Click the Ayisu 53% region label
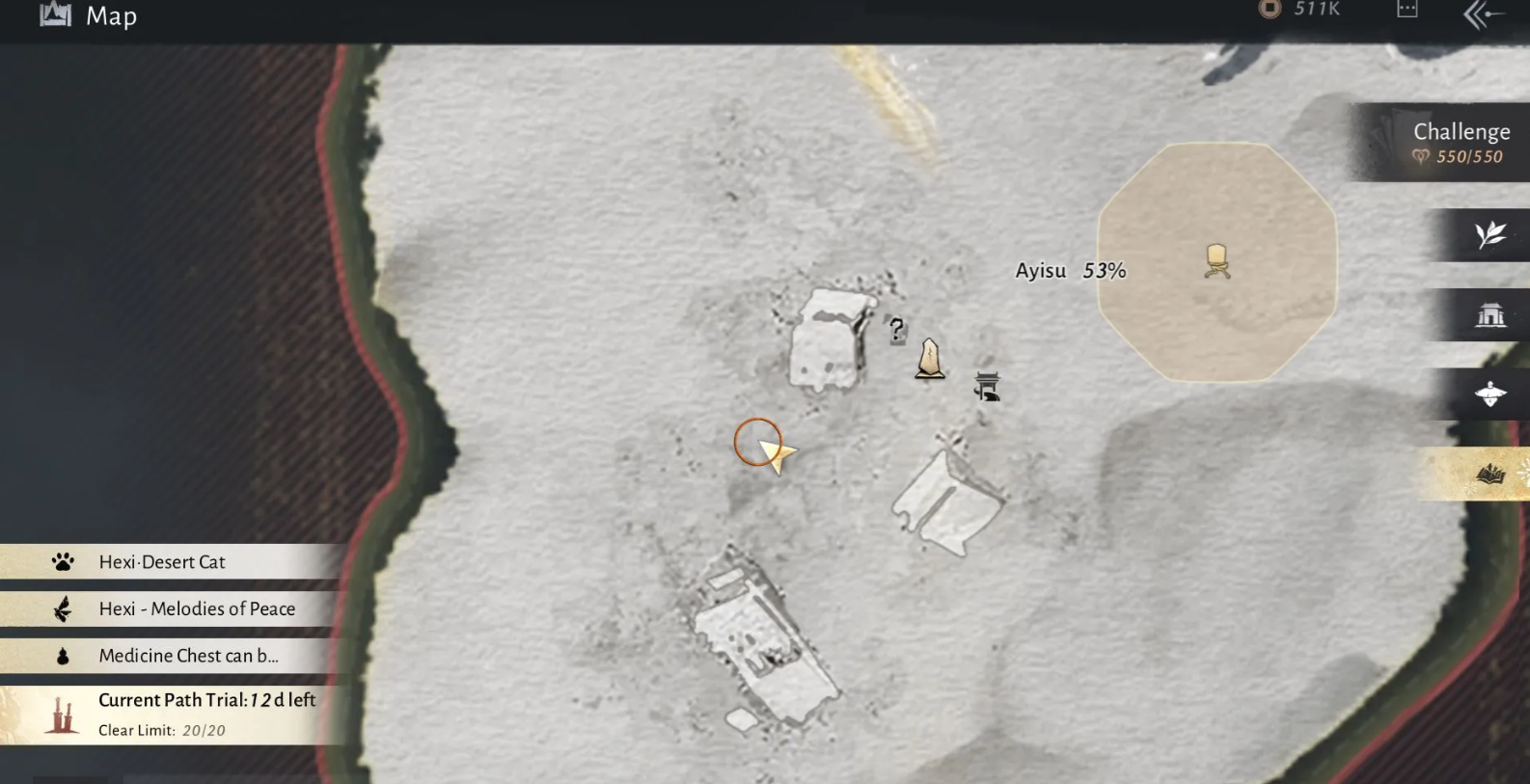The image size is (1530, 784). 1070,271
